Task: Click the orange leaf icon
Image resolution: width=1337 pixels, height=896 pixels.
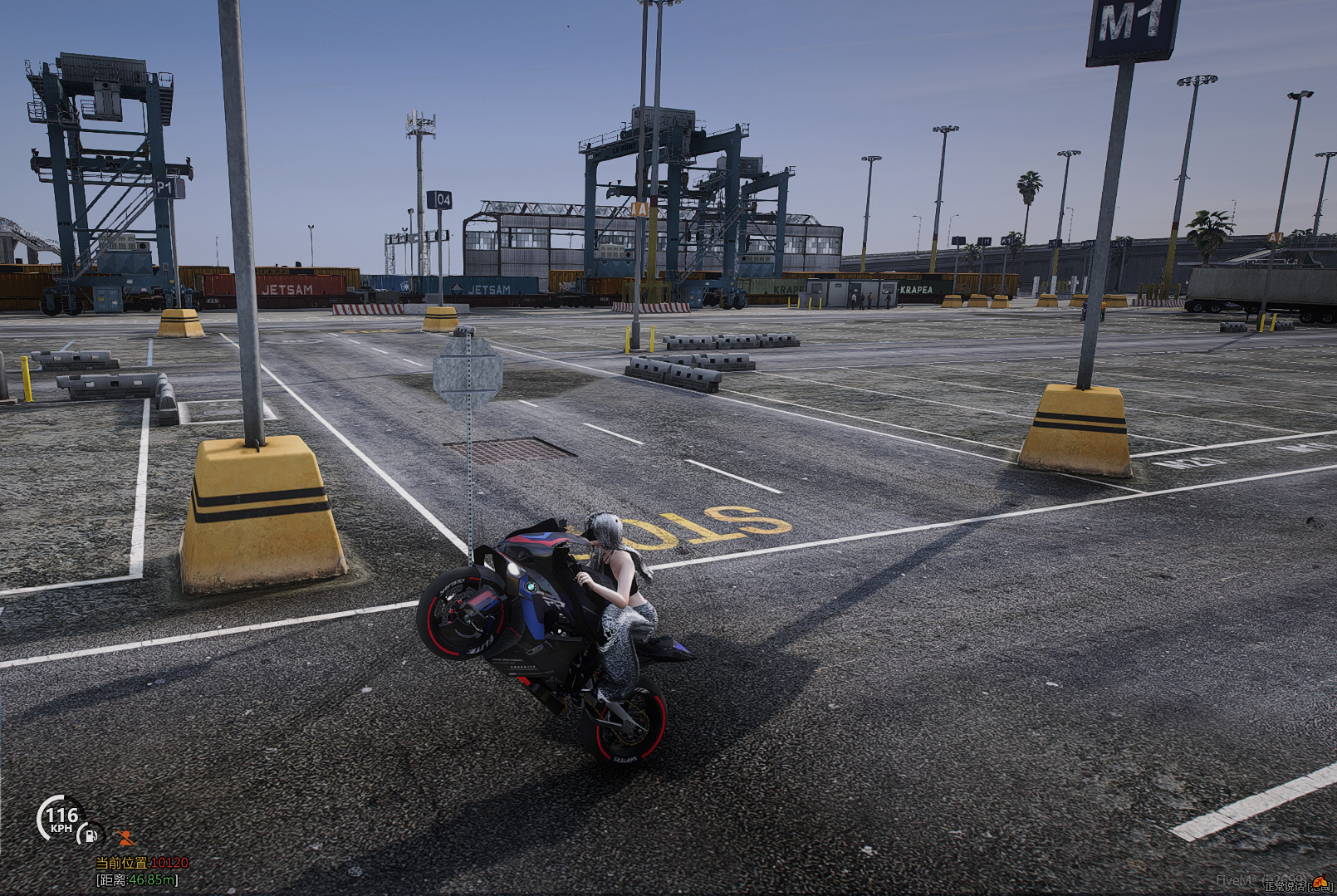Action: coord(1320,880)
